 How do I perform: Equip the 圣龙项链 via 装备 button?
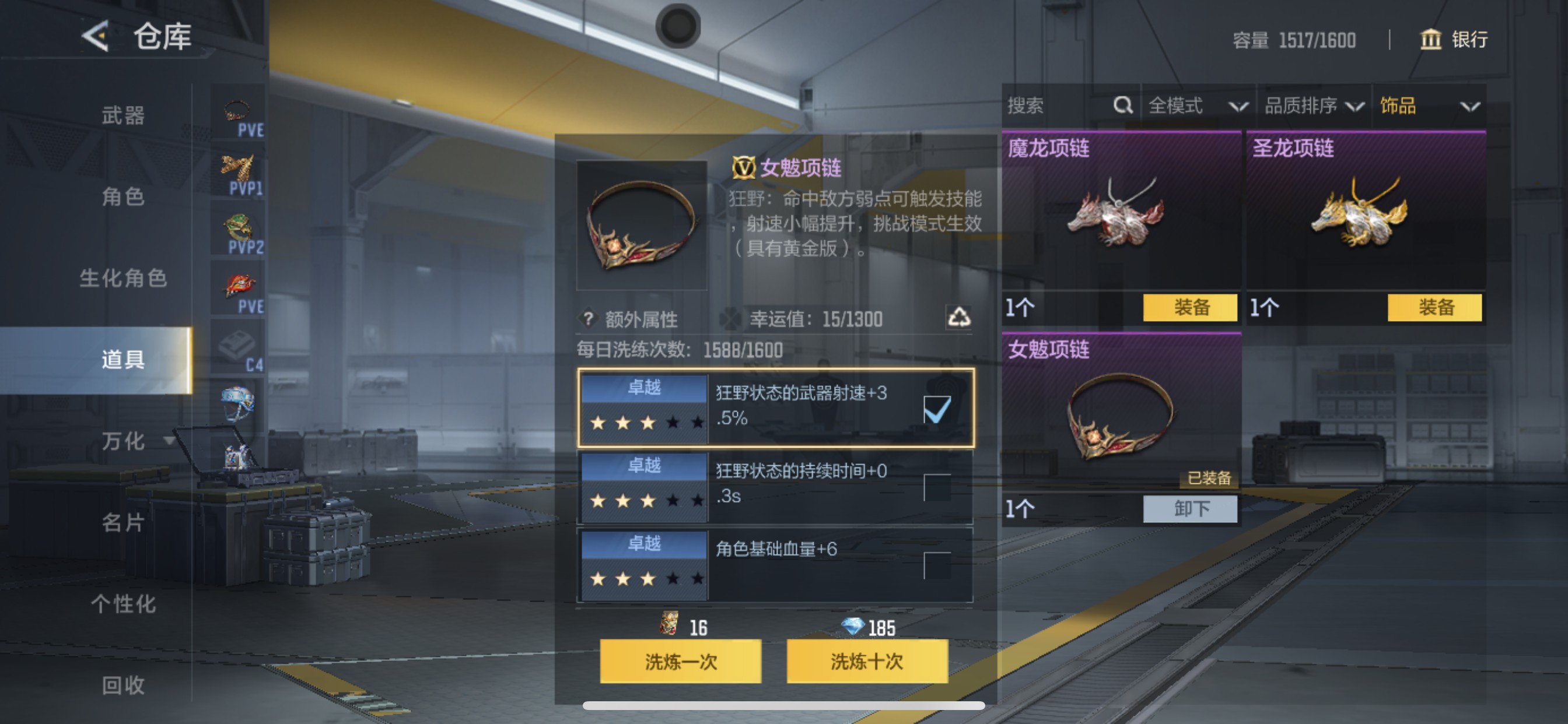click(x=1436, y=308)
